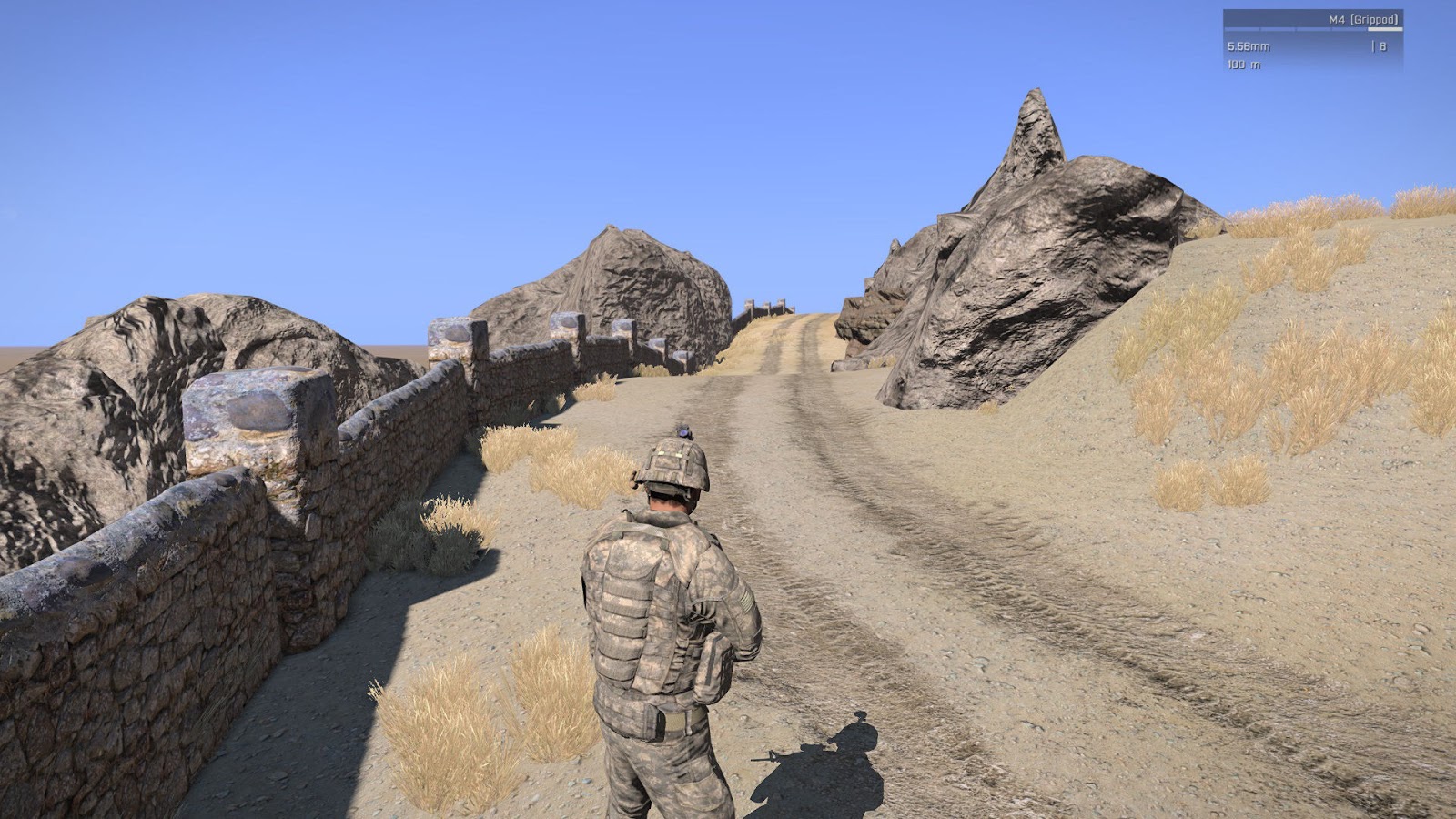Screen dimensions: 1456x819
Task: Click the white fire-mode segment bar
Action: click(1385, 29)
